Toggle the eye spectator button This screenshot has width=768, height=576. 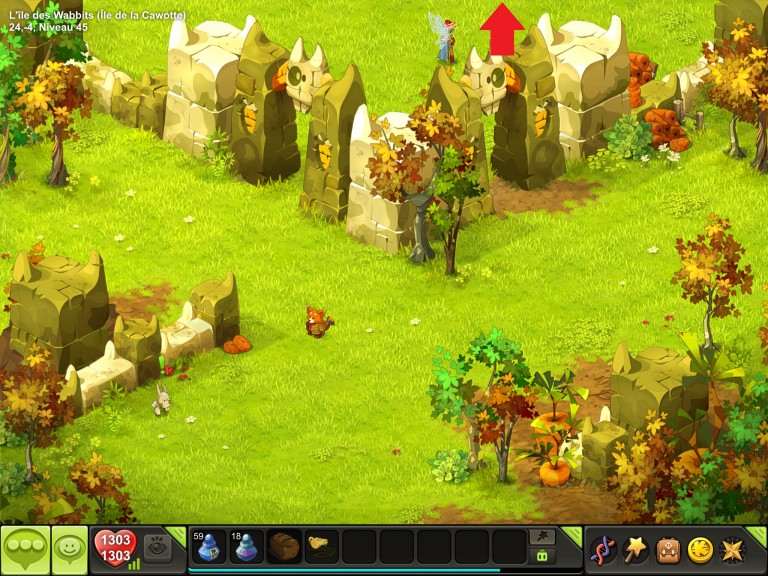[x=157, y=547]
